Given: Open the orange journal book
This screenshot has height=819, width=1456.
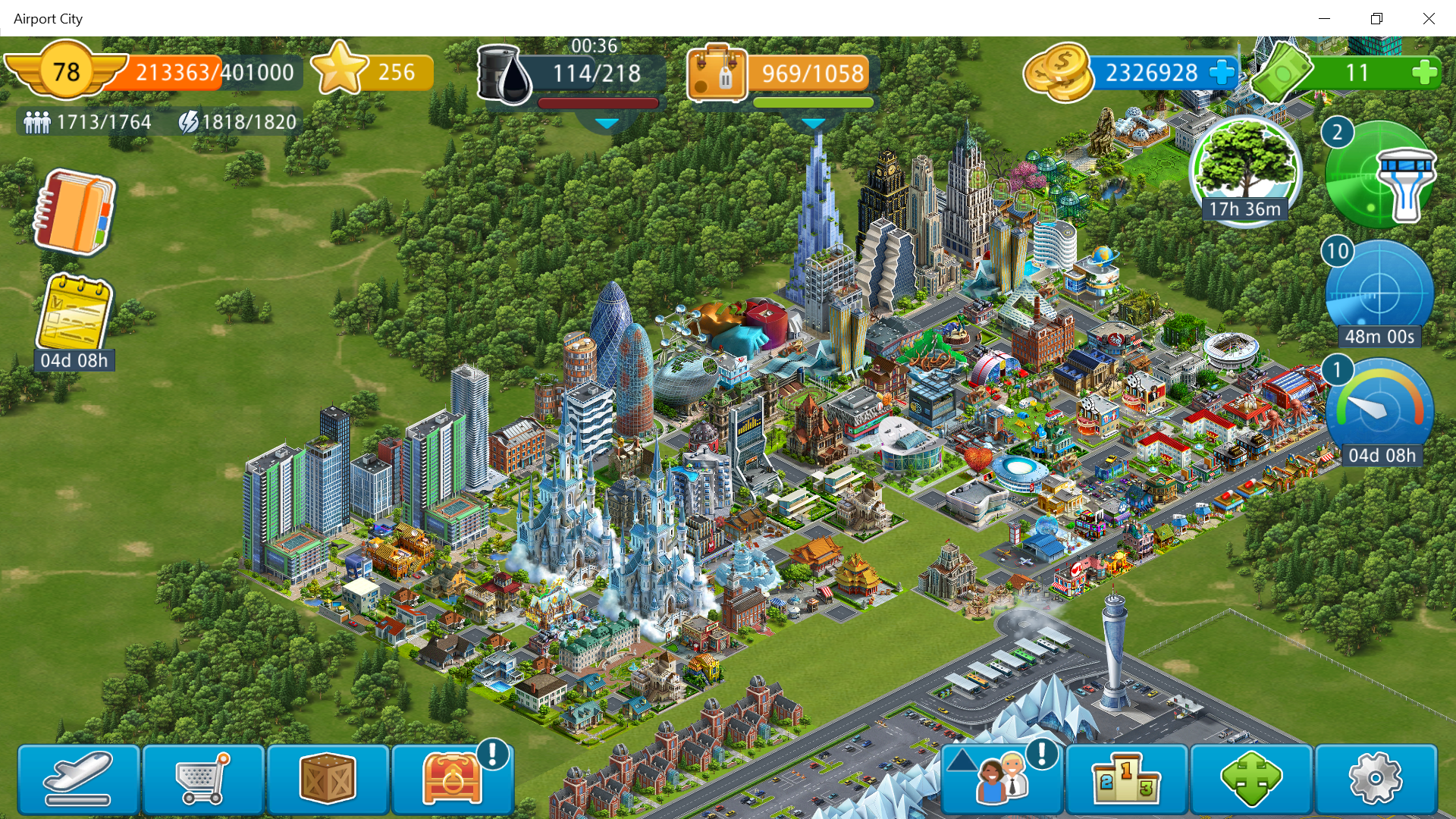Looking at the screenshot, I should 74,212.
